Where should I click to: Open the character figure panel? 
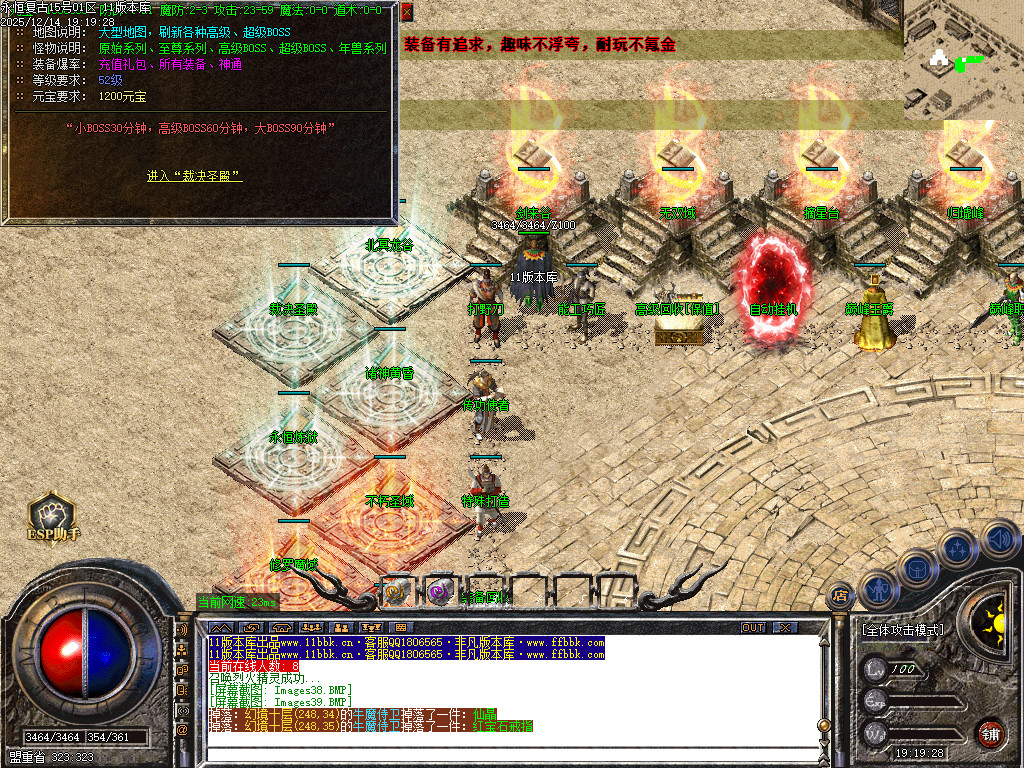click(x=877, y=588)
